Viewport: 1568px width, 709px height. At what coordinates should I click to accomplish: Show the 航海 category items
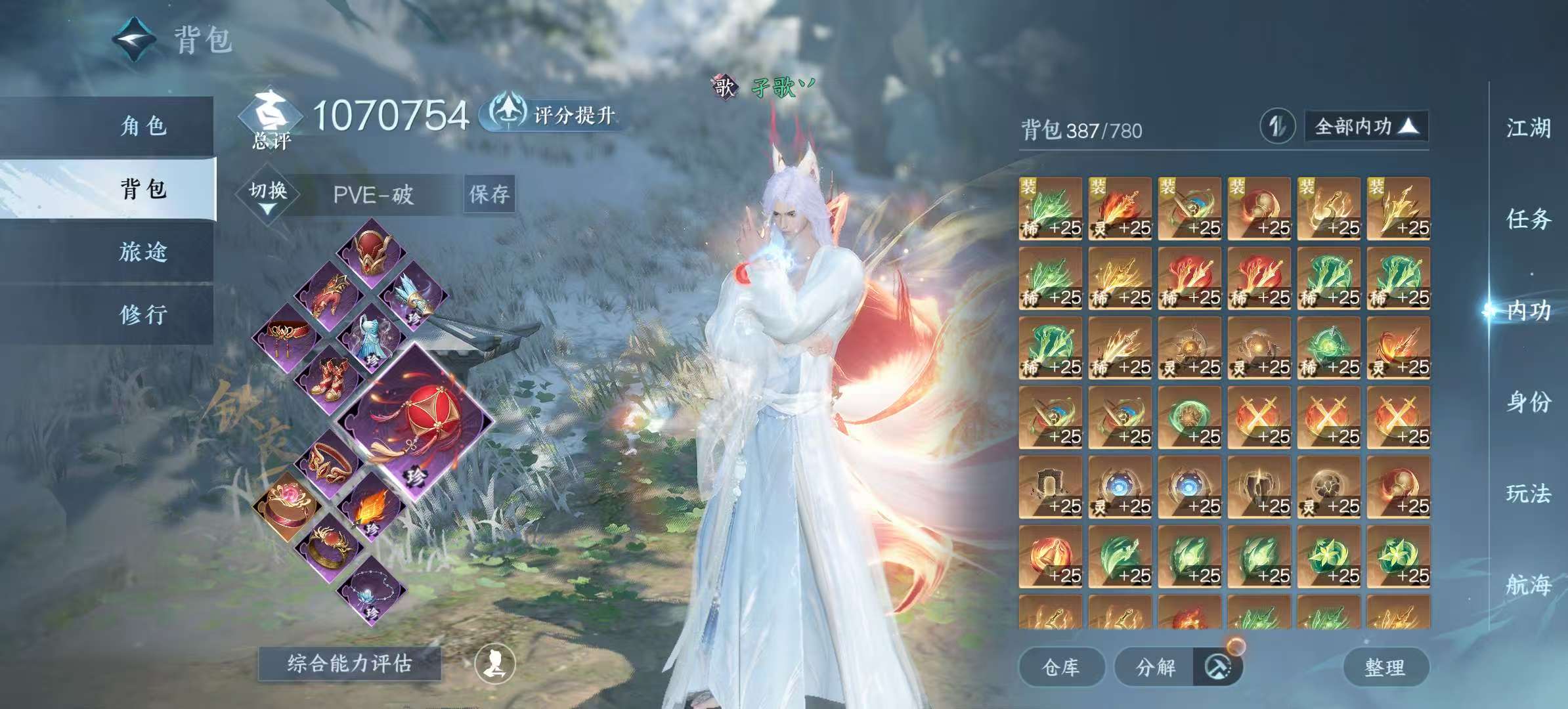[x=1528, y=584]
